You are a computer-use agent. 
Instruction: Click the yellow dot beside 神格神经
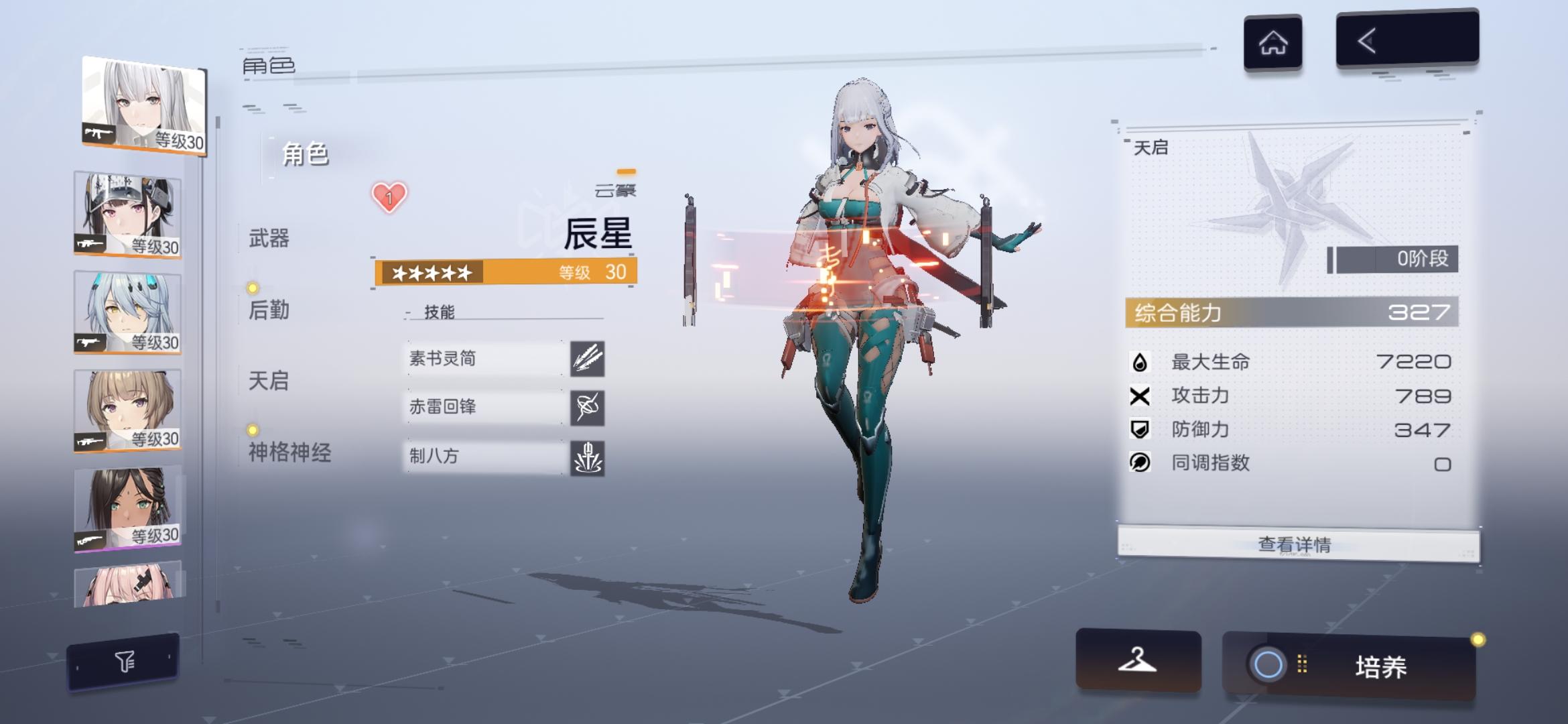tap(251, 431)
